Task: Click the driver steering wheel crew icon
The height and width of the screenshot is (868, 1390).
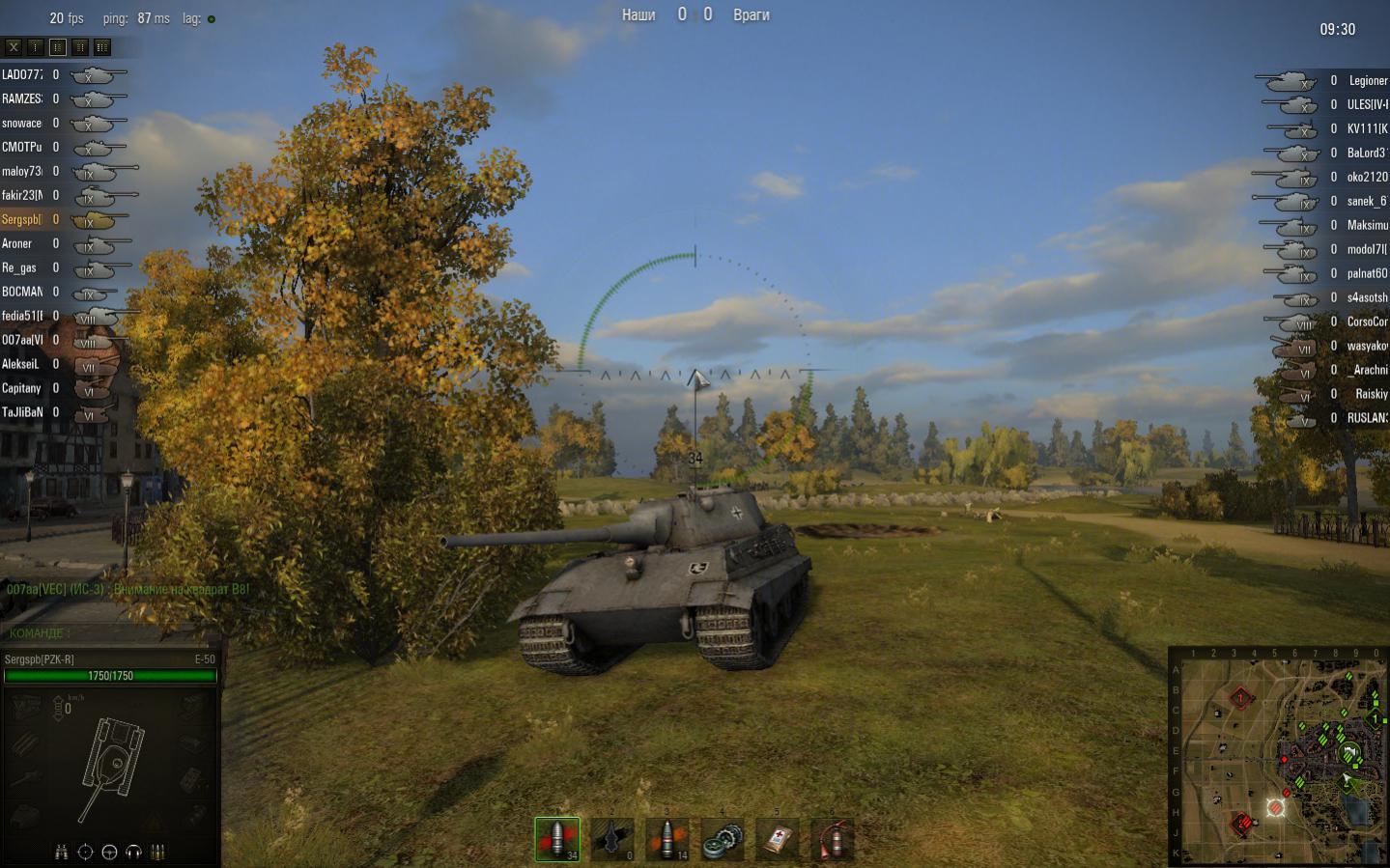Action: tap(109, 852)
